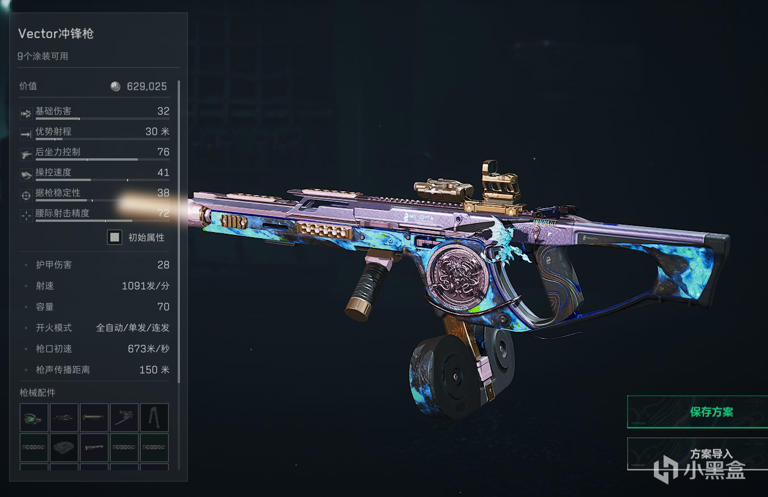
Task: Choose the bipod-shaped attachment slot
Action: pos(154,417)
